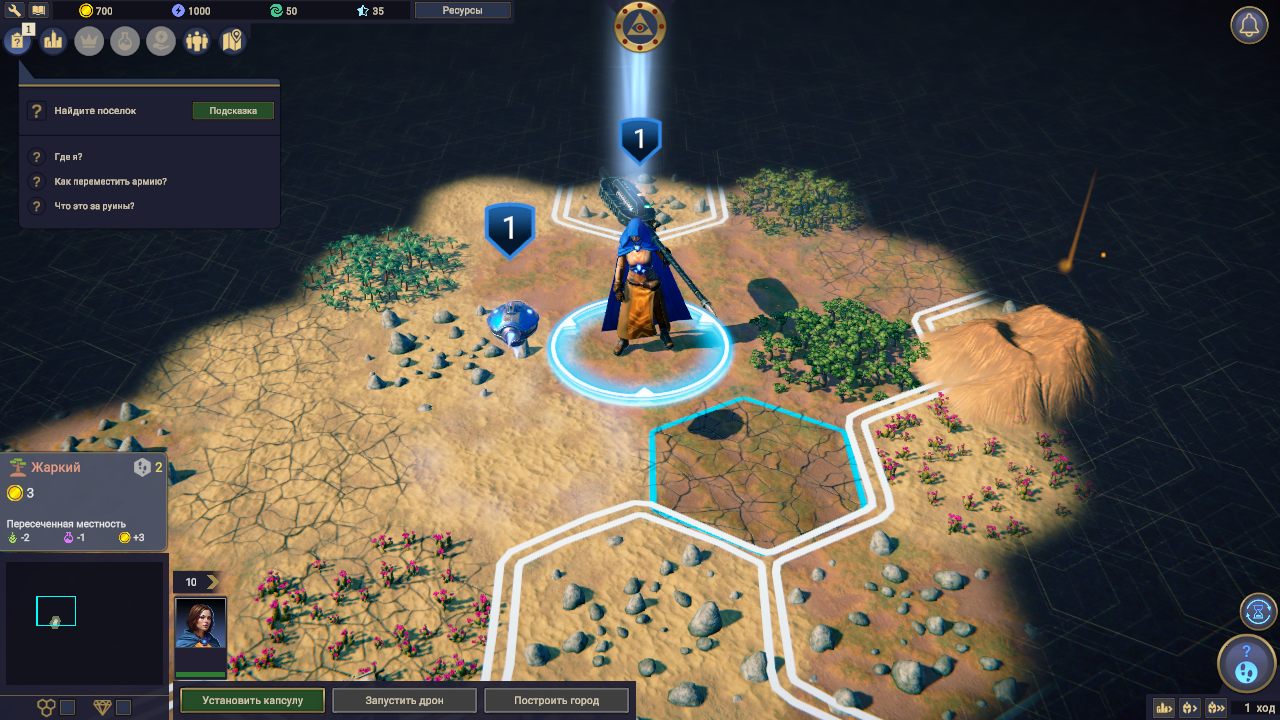The width and height of the screenshot is (1280, 720).
Task: Build a city with Построить город
Action: 557,700
